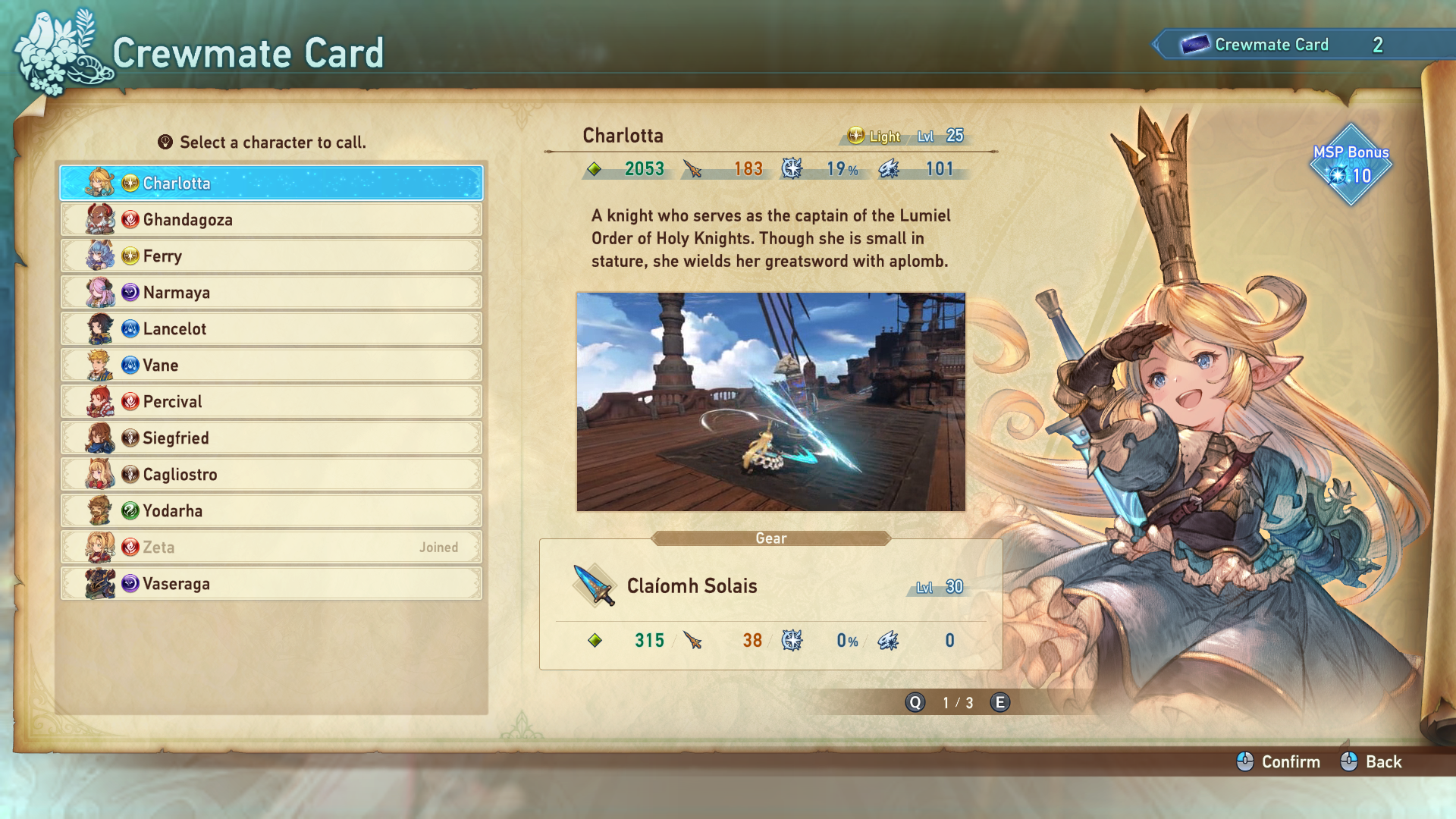Select Cagliostro from the list

click(x=271, y=475)
